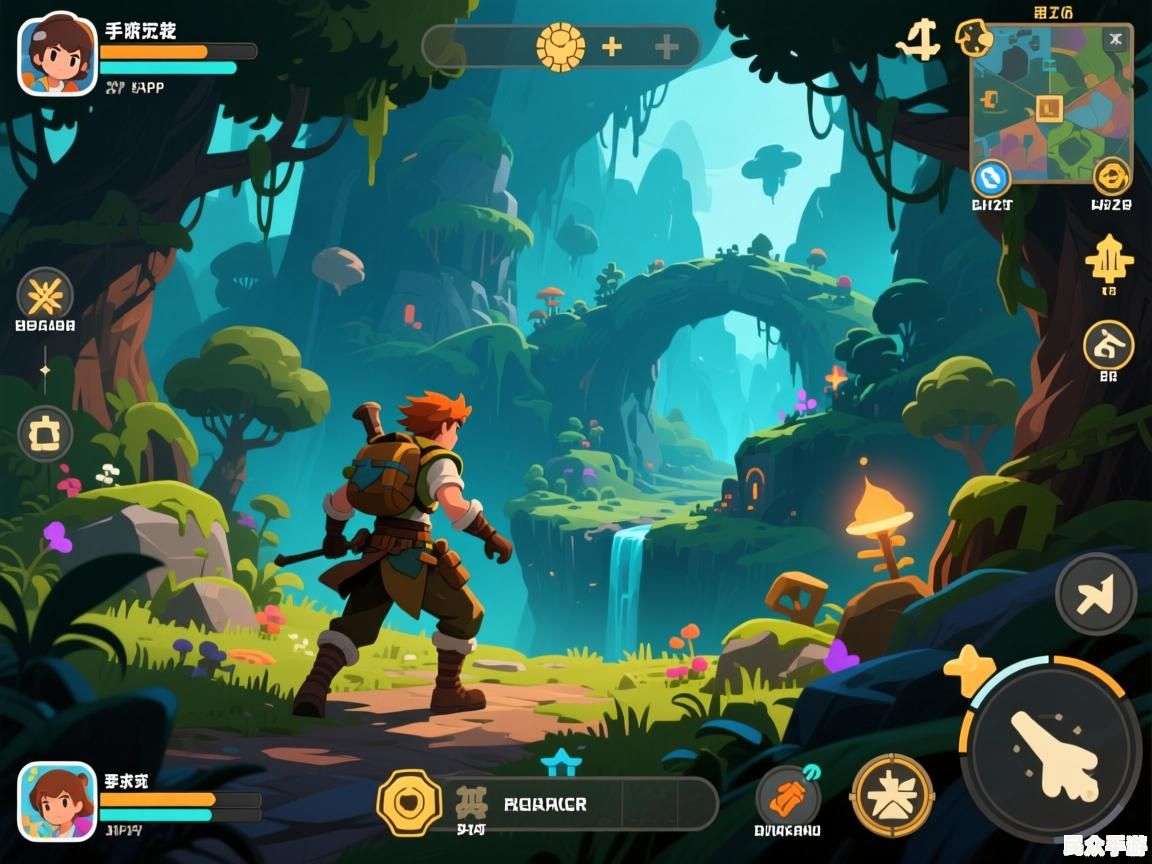1152x864 pixels.
Task: Open the top player portrait
Action: (57, 55)
